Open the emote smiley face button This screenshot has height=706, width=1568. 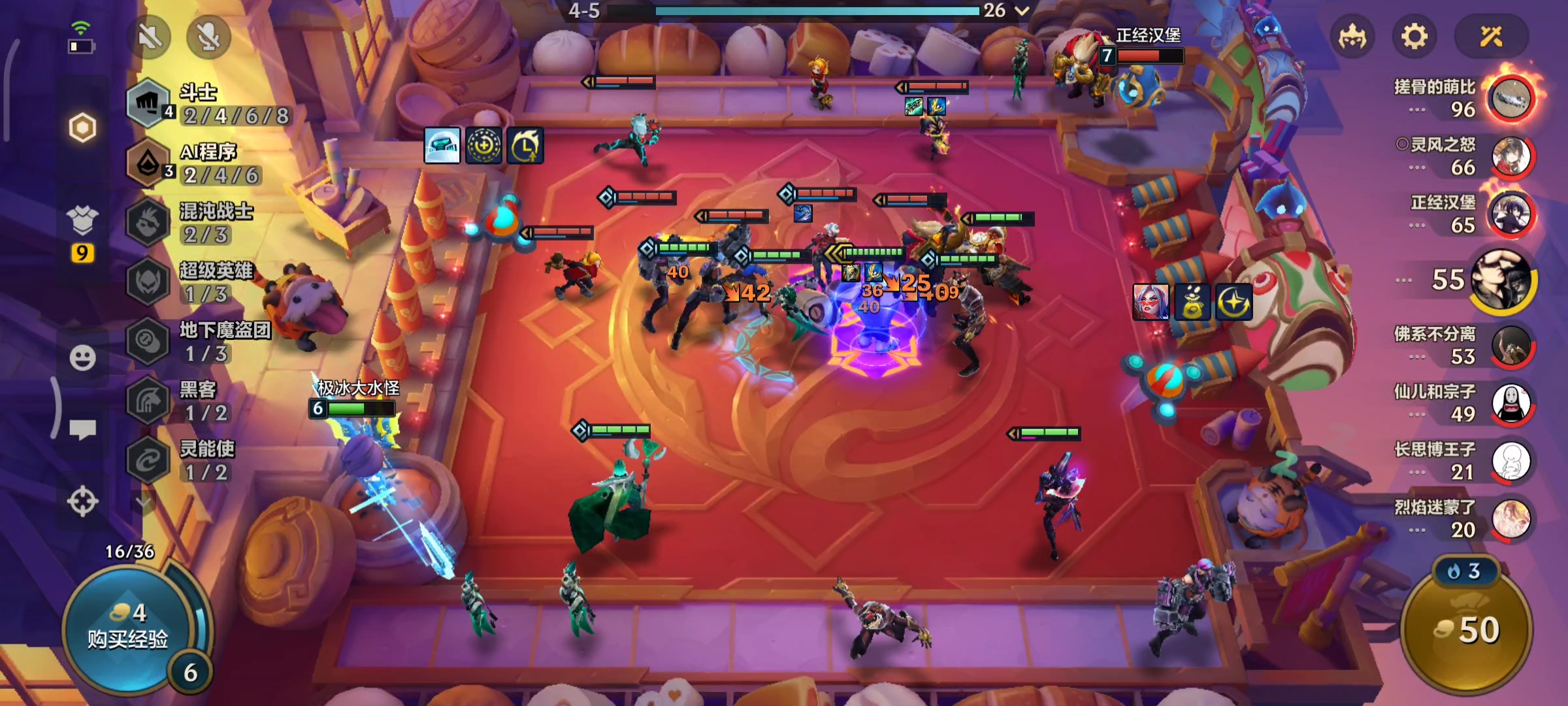[x=82, y=358]
